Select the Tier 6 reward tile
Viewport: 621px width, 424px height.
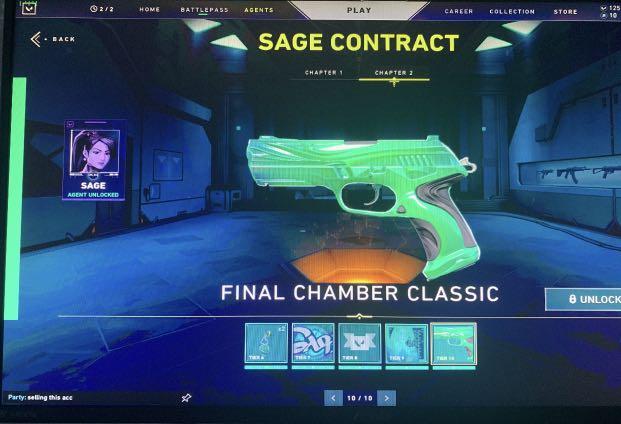(265, 343)
